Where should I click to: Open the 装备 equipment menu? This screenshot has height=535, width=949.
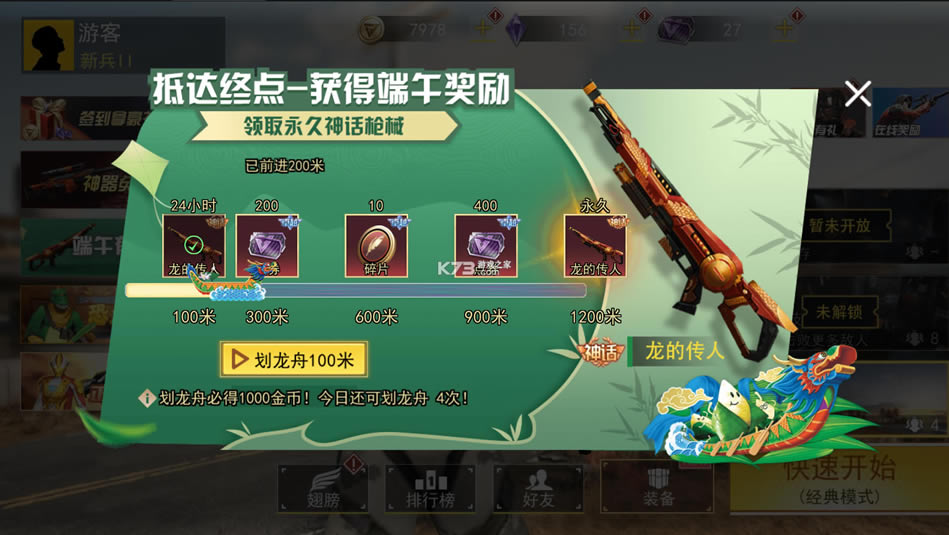[x=657, y=487]
